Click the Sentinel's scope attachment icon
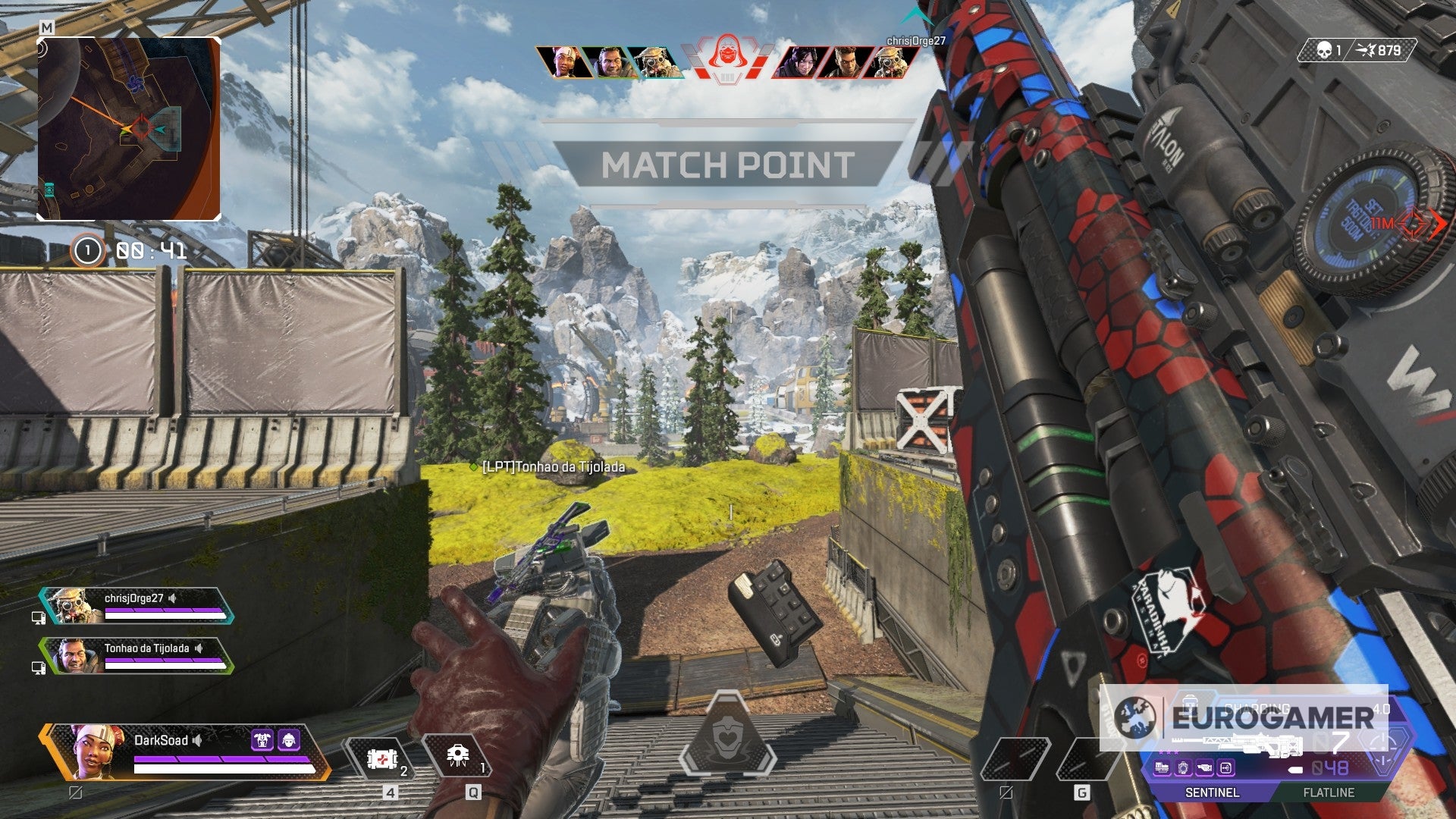 1183,769
